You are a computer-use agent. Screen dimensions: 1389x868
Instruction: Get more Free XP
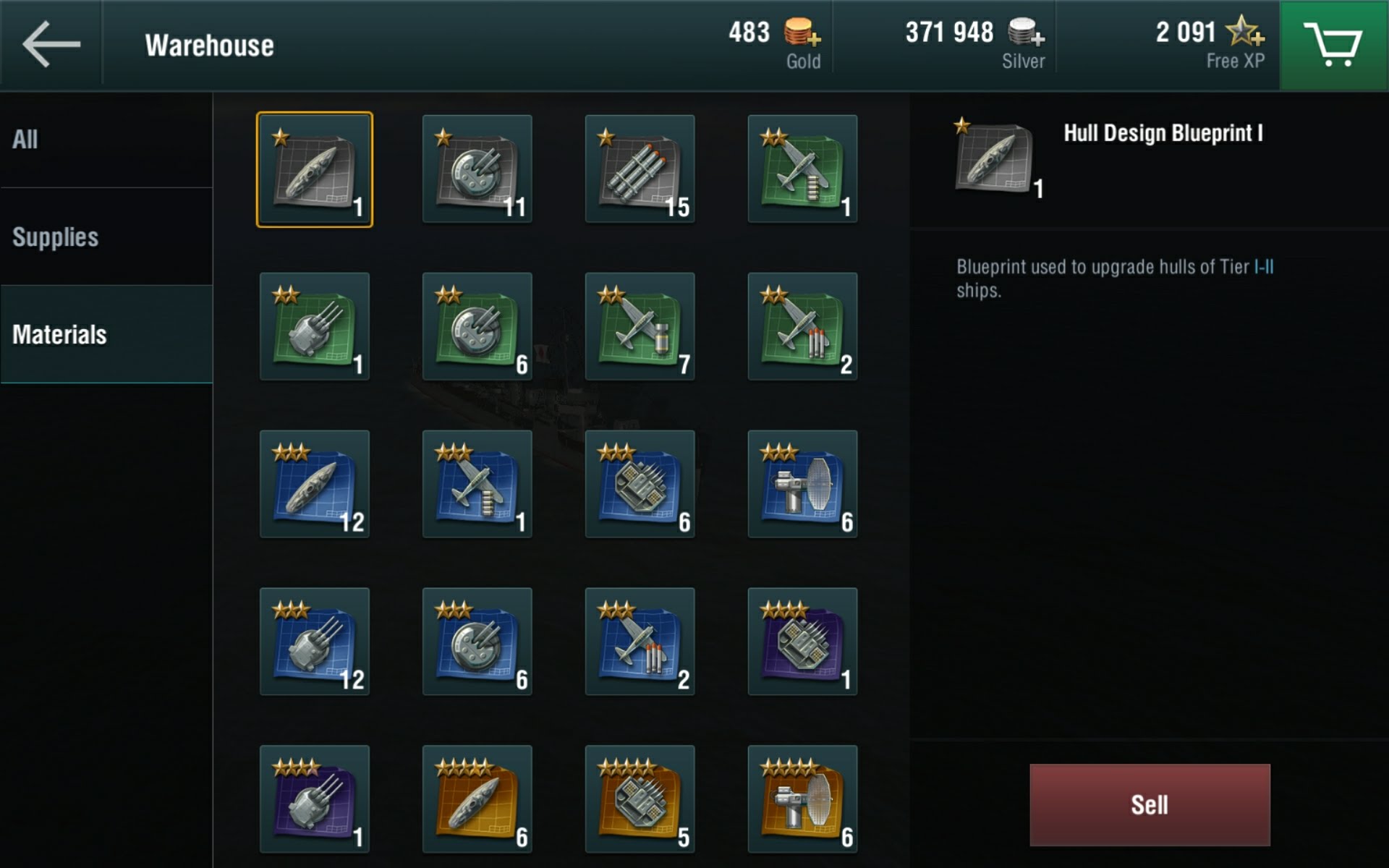pos(1246,33)
